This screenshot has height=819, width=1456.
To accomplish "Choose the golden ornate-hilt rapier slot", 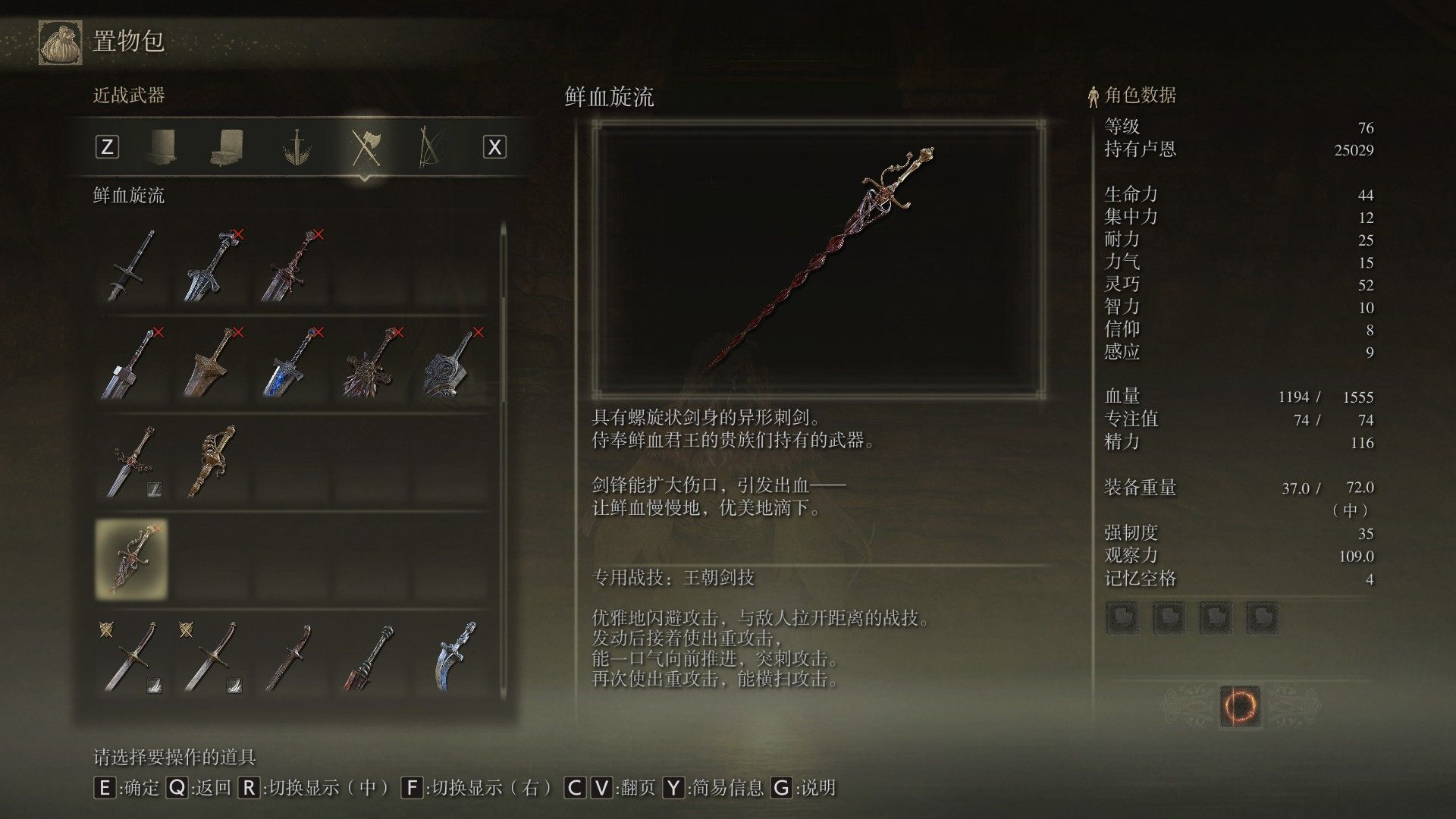I will tap(212, 461).
